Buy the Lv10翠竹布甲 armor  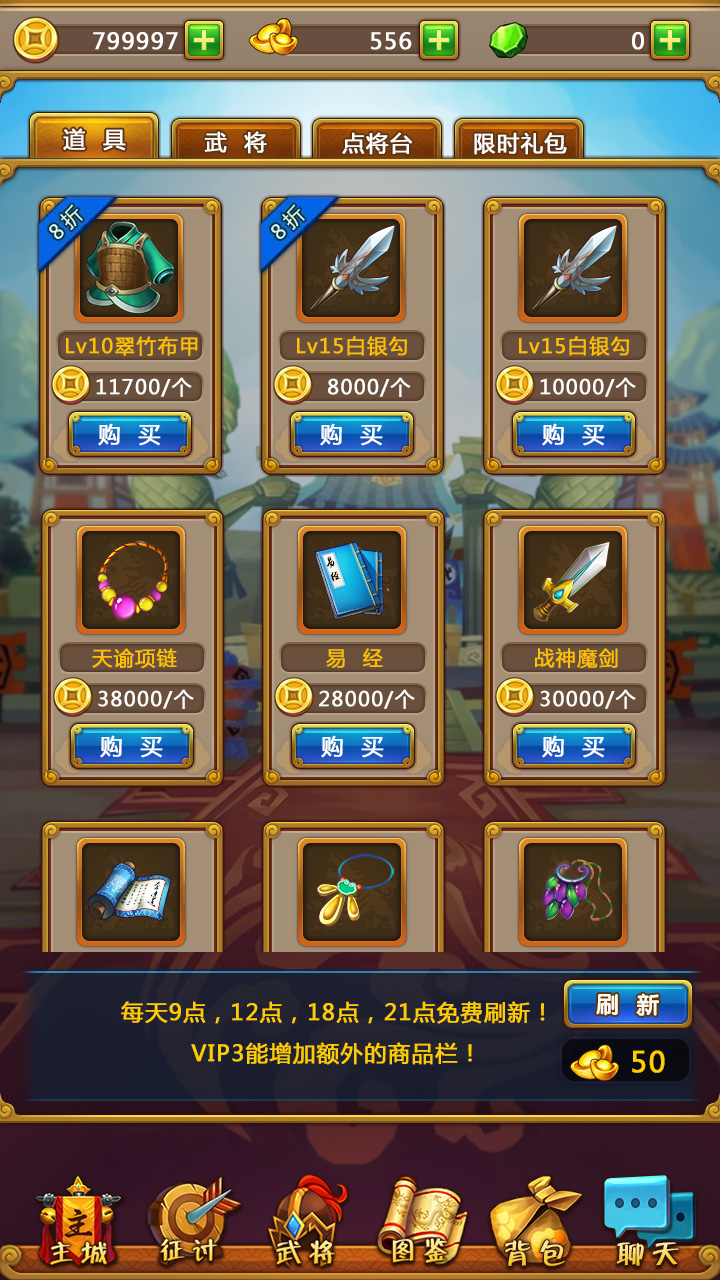pos(130,434)
